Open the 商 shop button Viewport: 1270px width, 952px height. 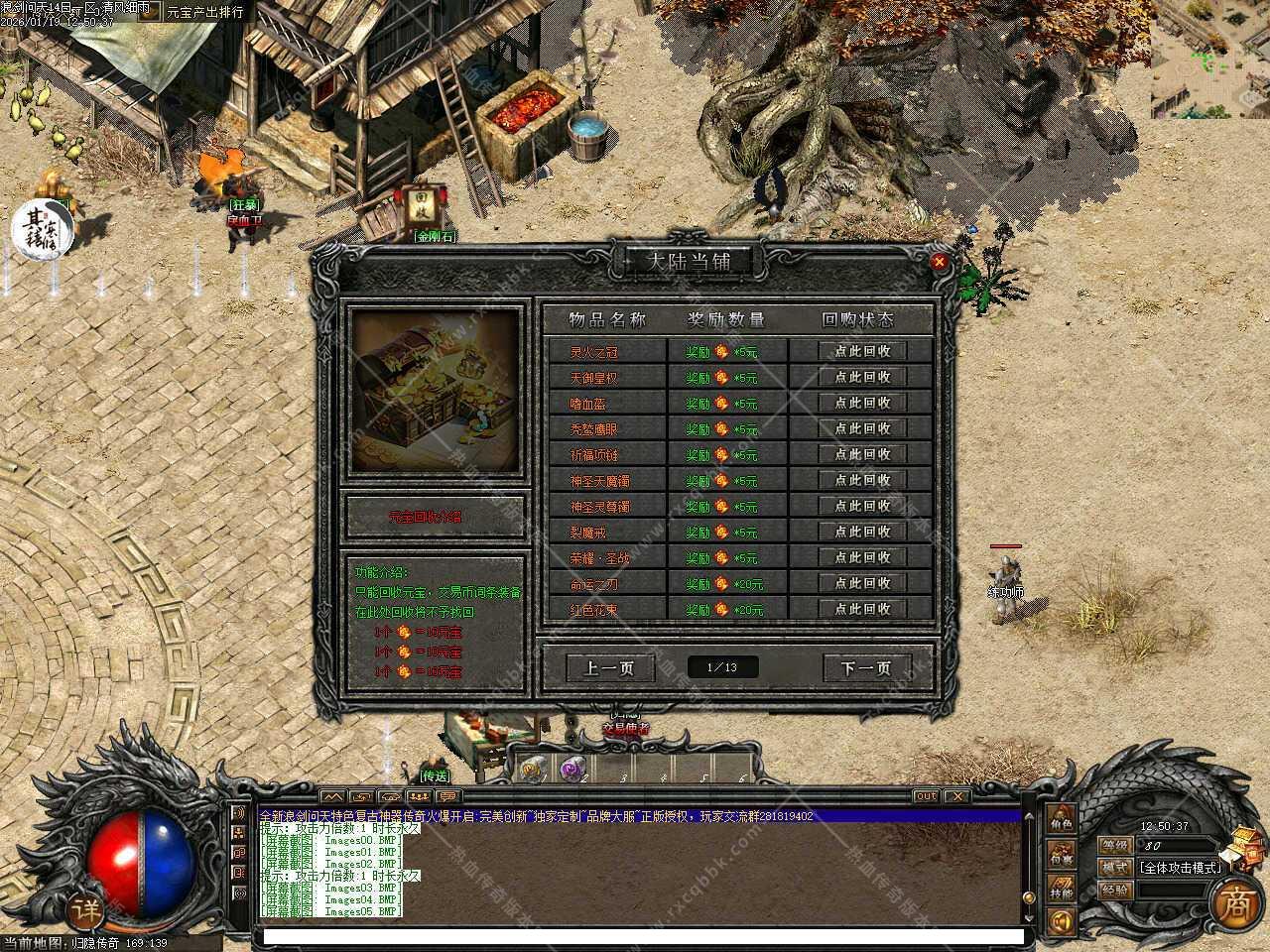click(1235, 900)
